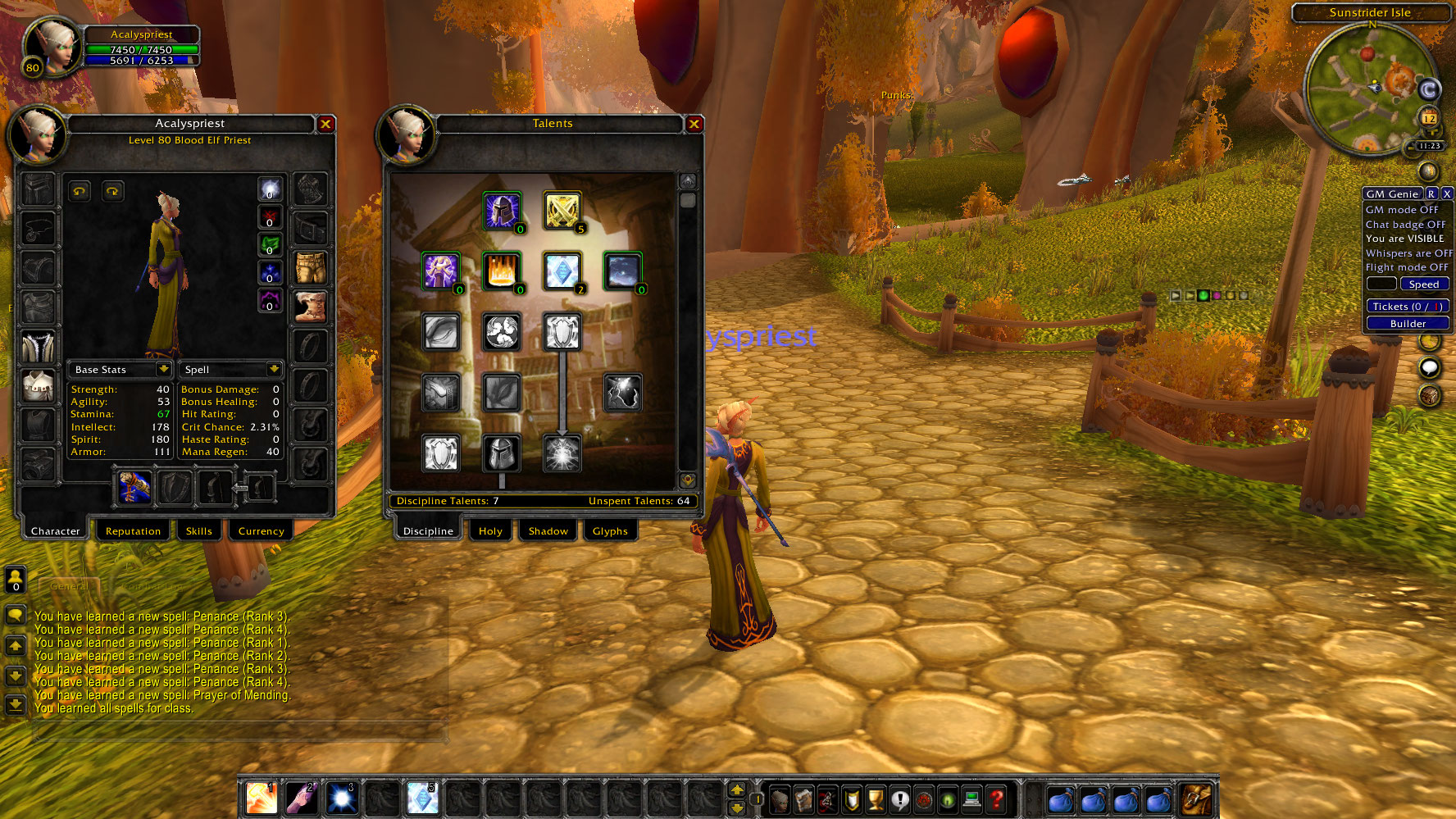Open the Base Stats dropdown arrow
Viewport: 1456px width, 819px height.
[163, 369]
